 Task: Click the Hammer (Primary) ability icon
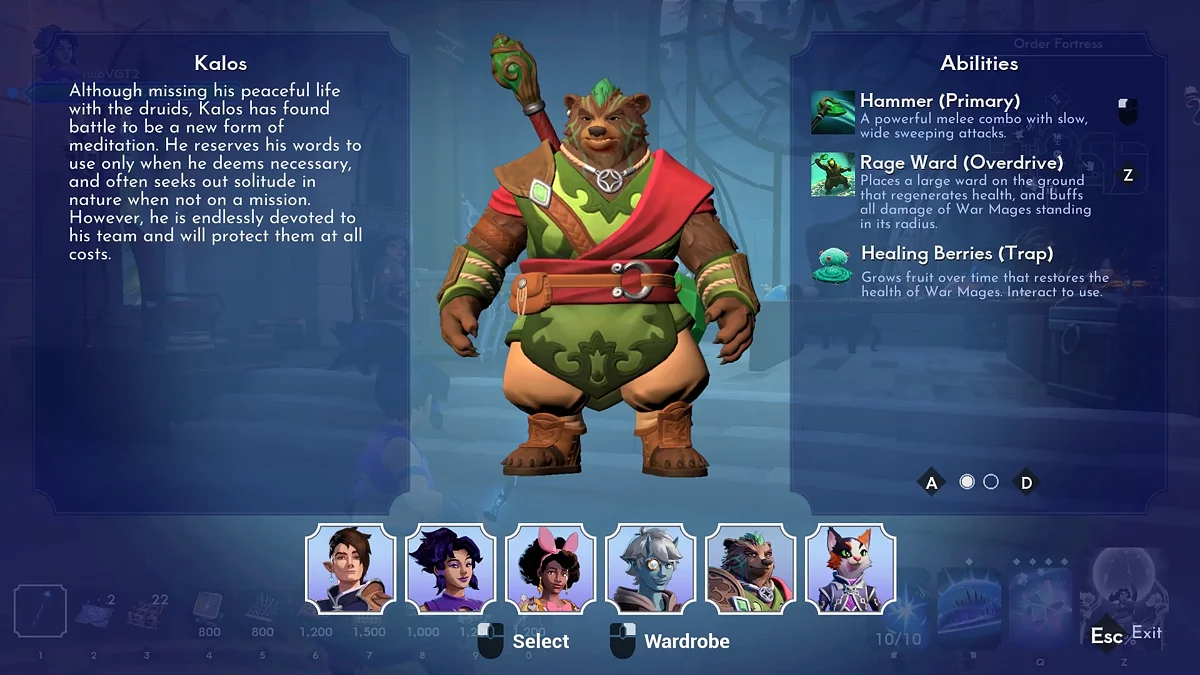832,112
